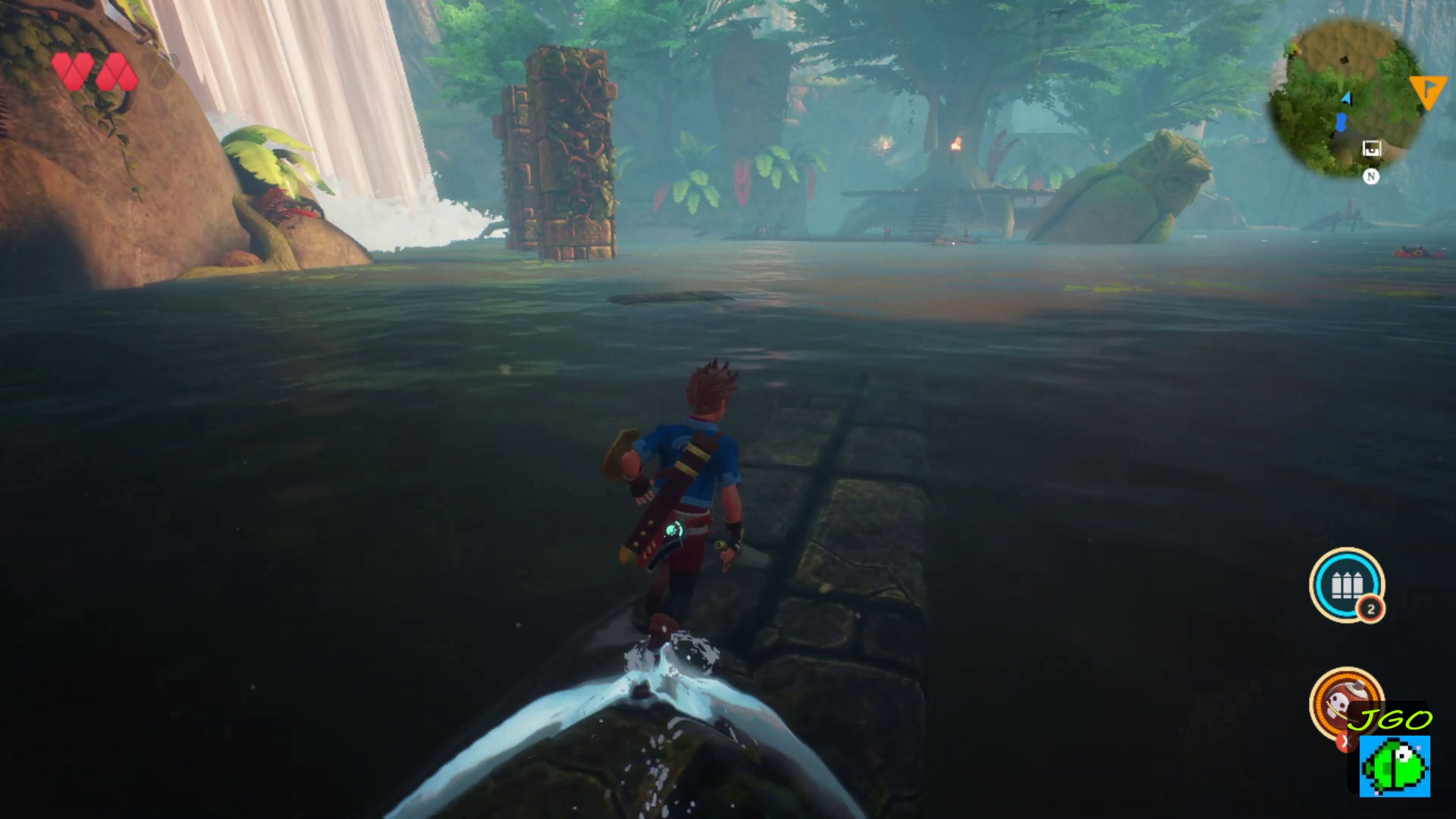
Task: Click the north compass indicator
Action: click(1370, 177)
